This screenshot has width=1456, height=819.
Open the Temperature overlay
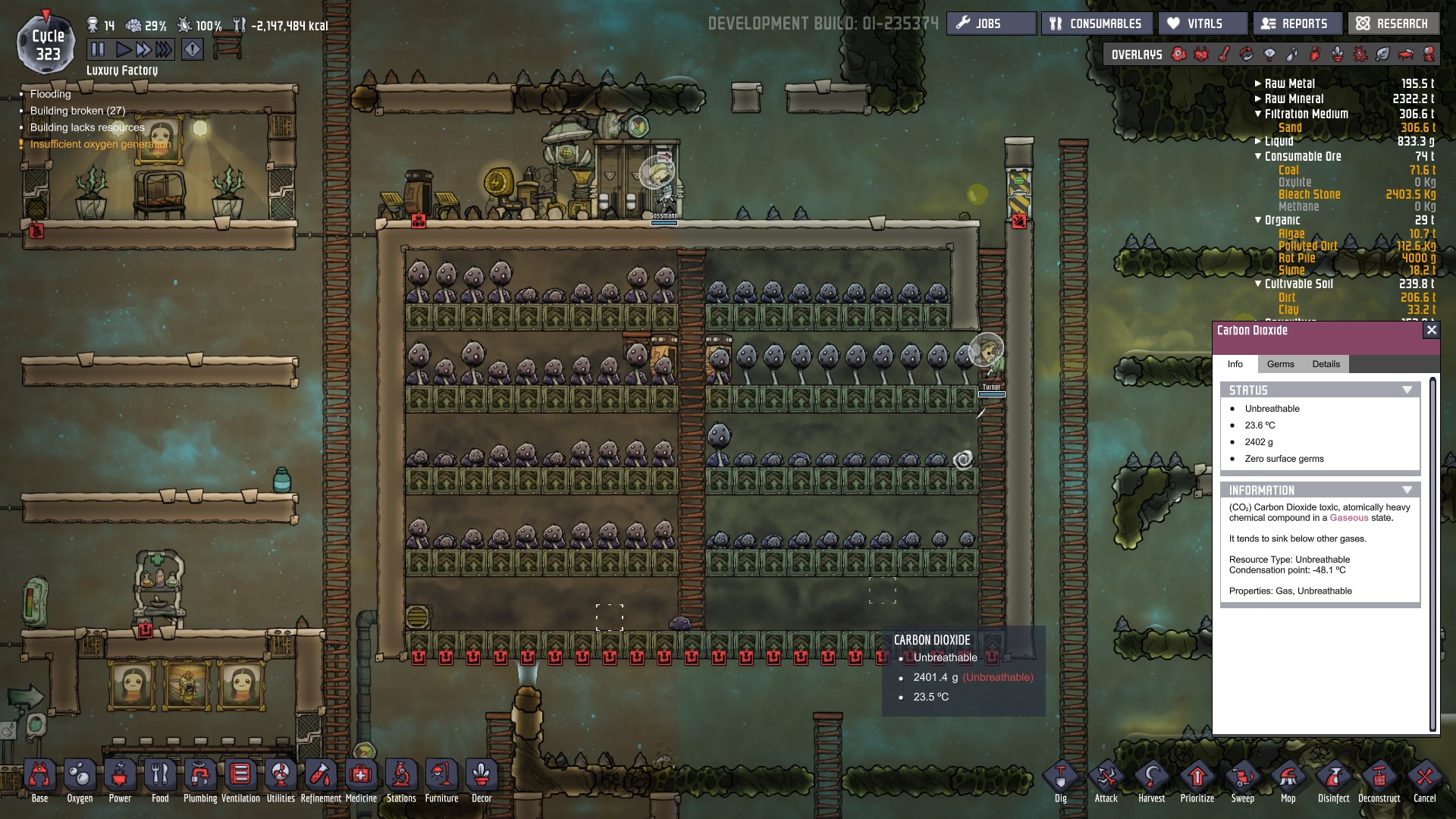[1223, 54]
